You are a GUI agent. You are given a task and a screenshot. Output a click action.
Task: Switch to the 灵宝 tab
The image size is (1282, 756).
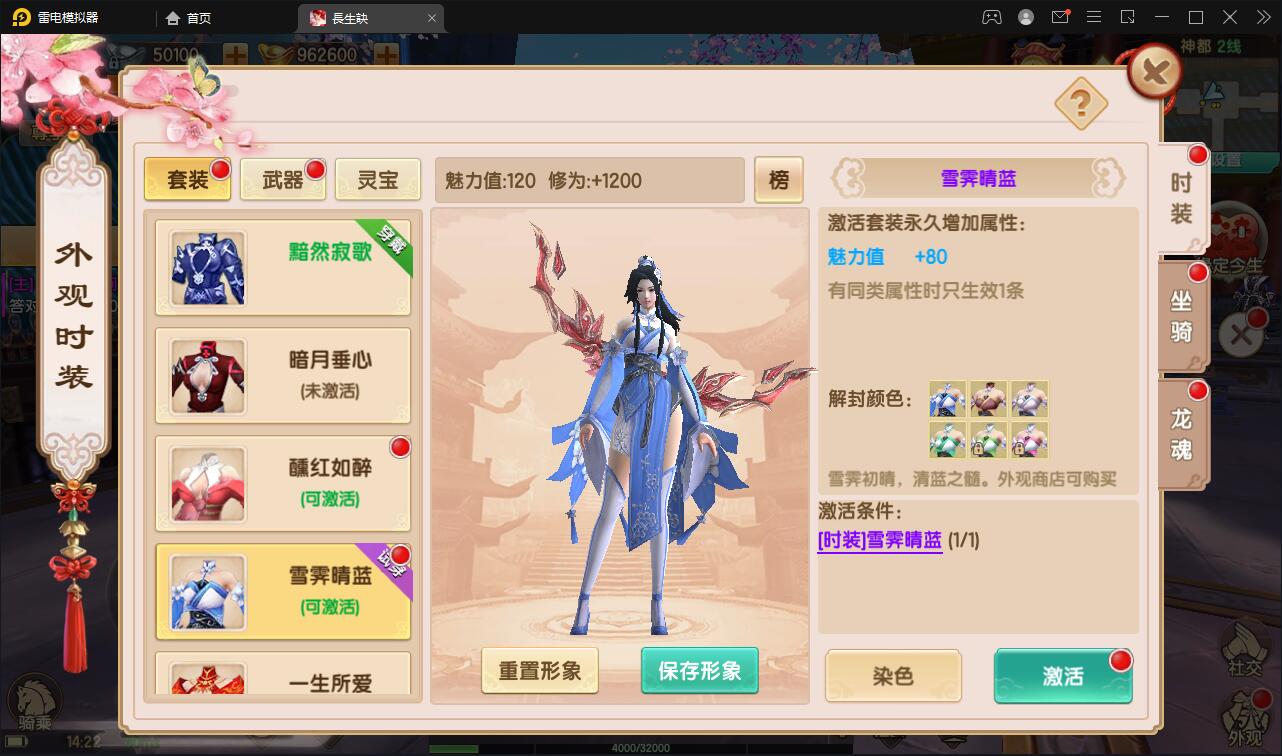378,180
